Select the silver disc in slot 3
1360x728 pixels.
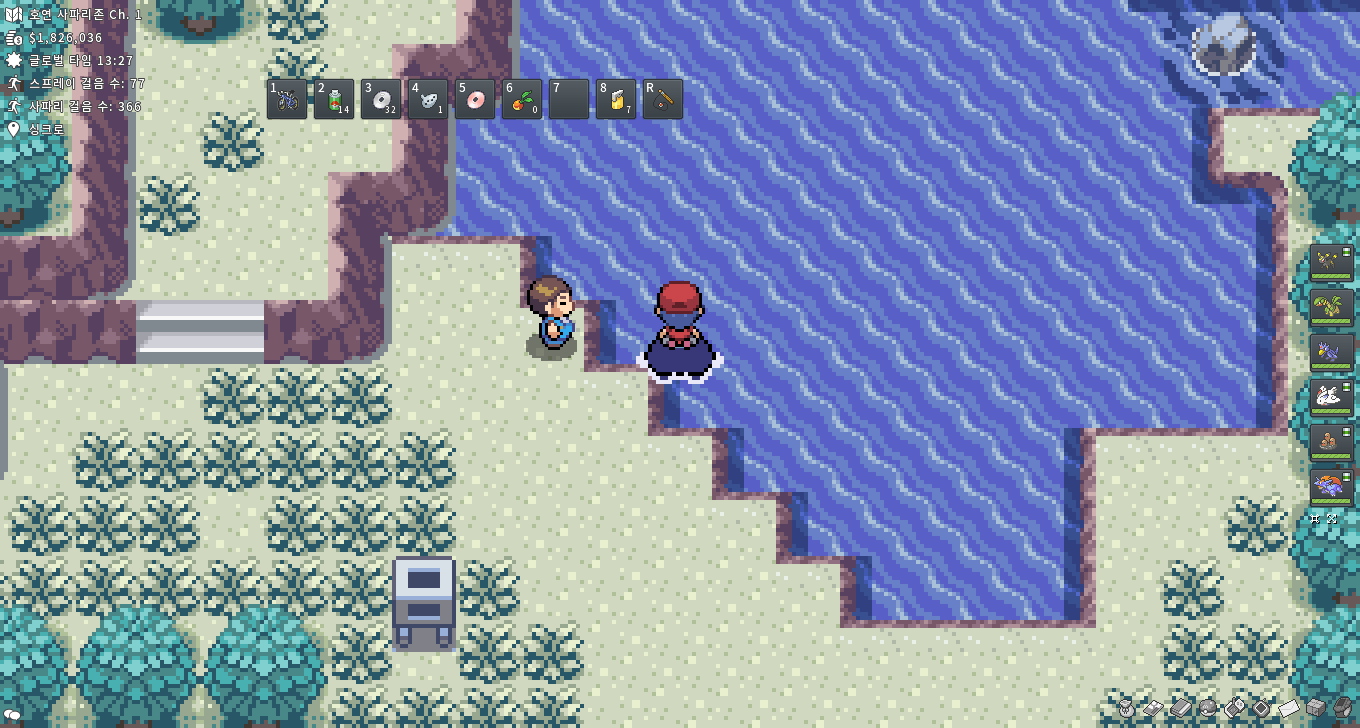(381, 99)
